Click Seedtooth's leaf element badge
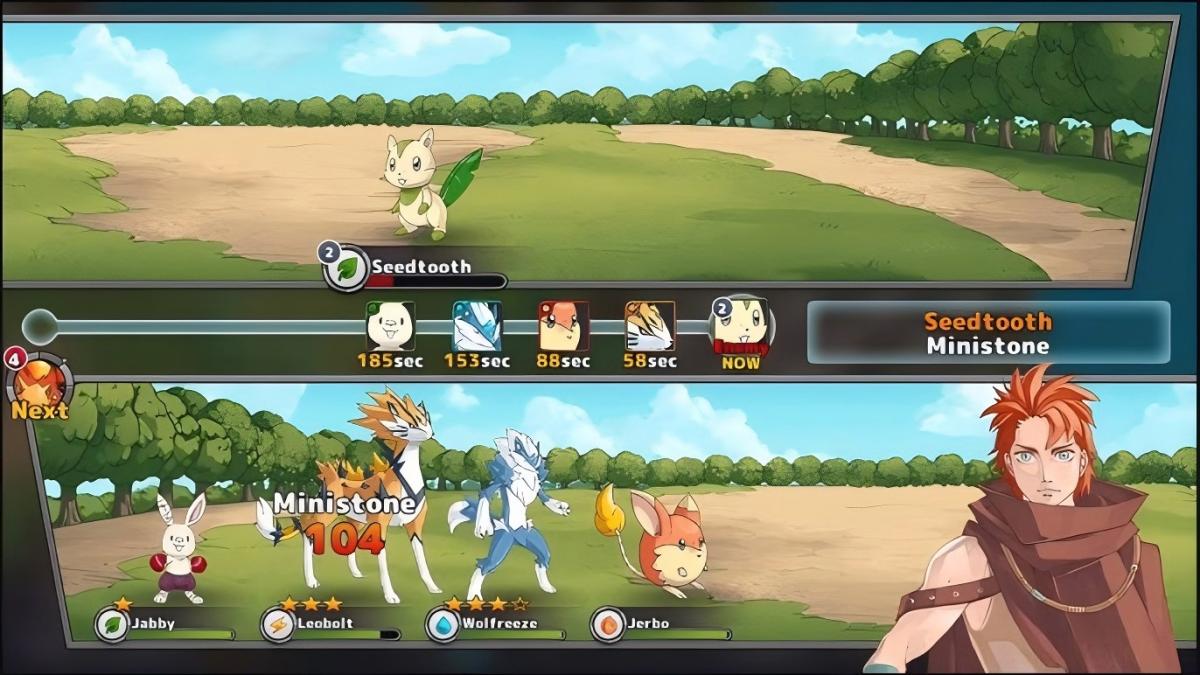This screenshot has width=1200, height=675. point(348,269)
